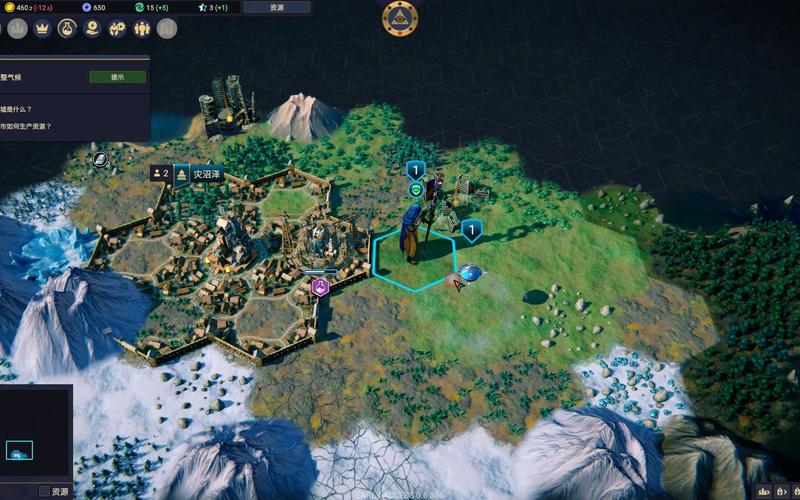This screenshot has width=800, height=500.
Task: Click the green 提示 hint button
Action: 117,77
